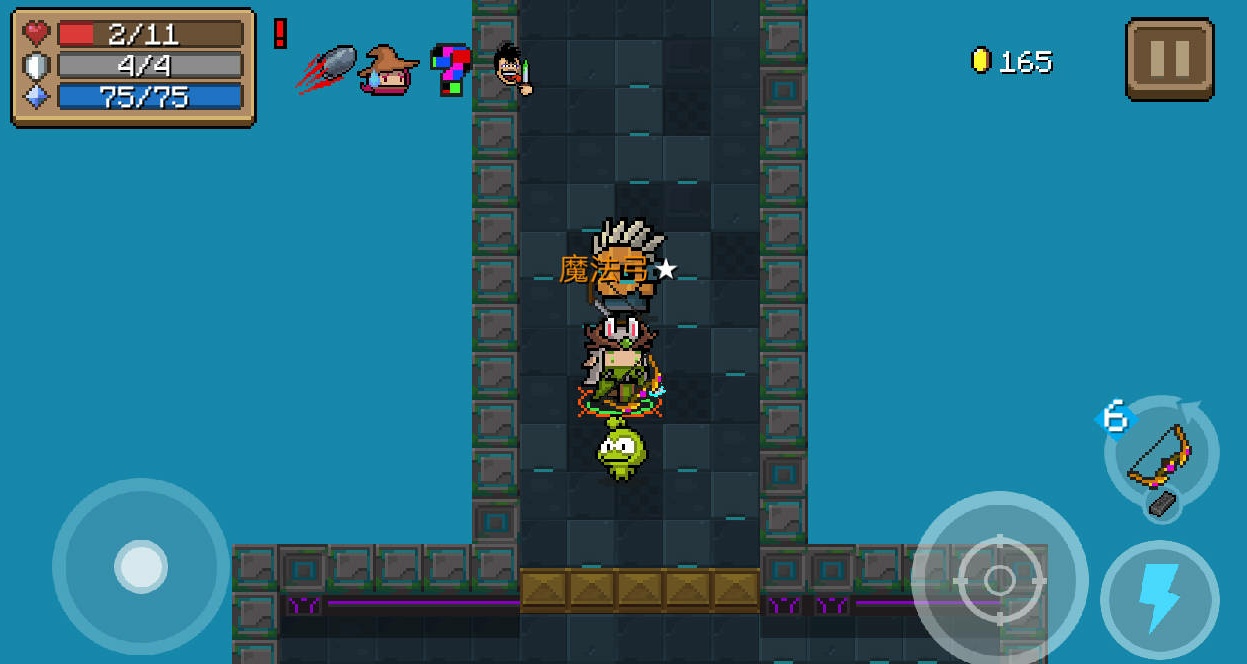Select the laughing face buff icon

point(514,68)
